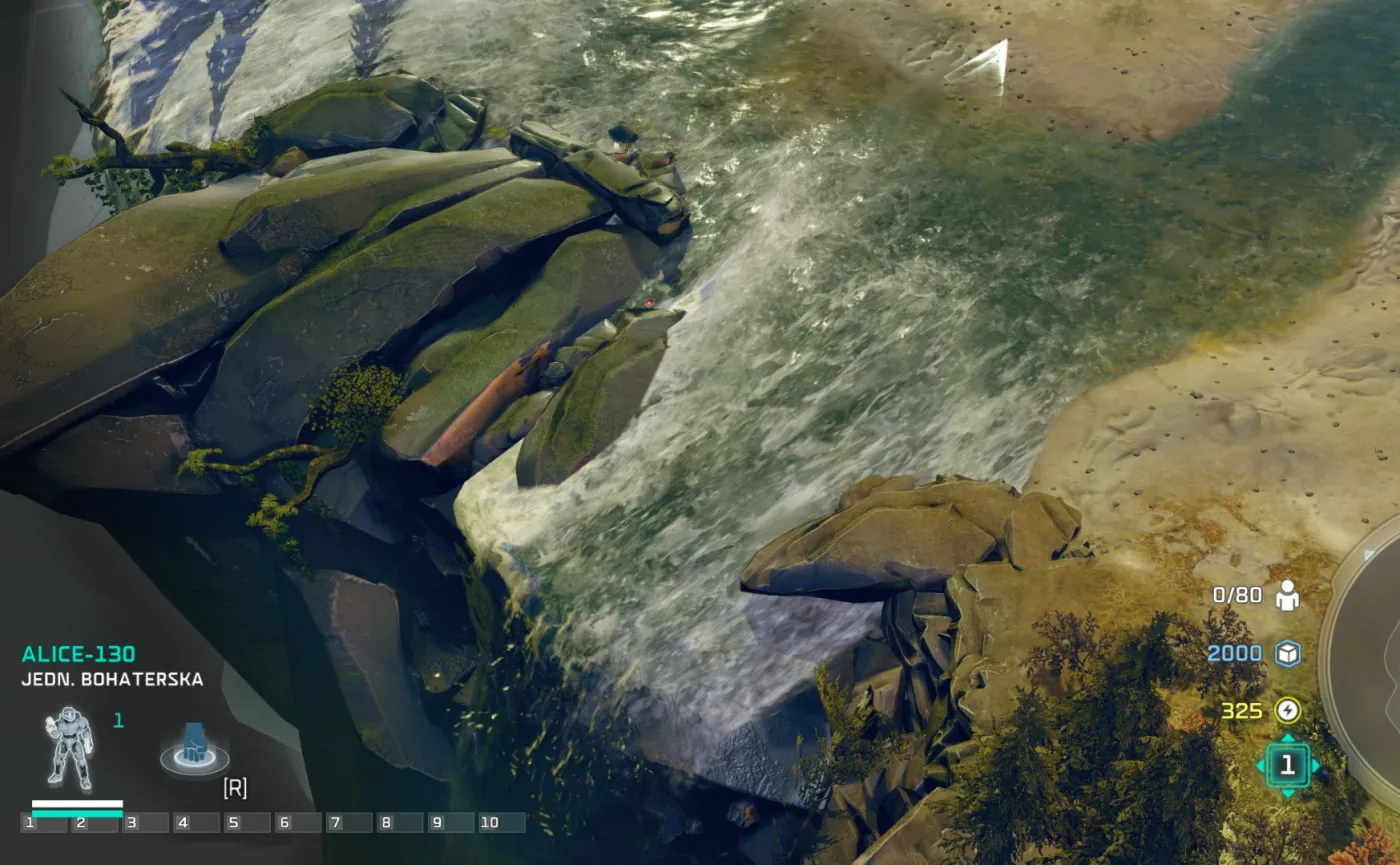Click the top diamond arrow above the tech badge
The image size is (1400, 865).
pyautogui.click(x=1289, y=735)
